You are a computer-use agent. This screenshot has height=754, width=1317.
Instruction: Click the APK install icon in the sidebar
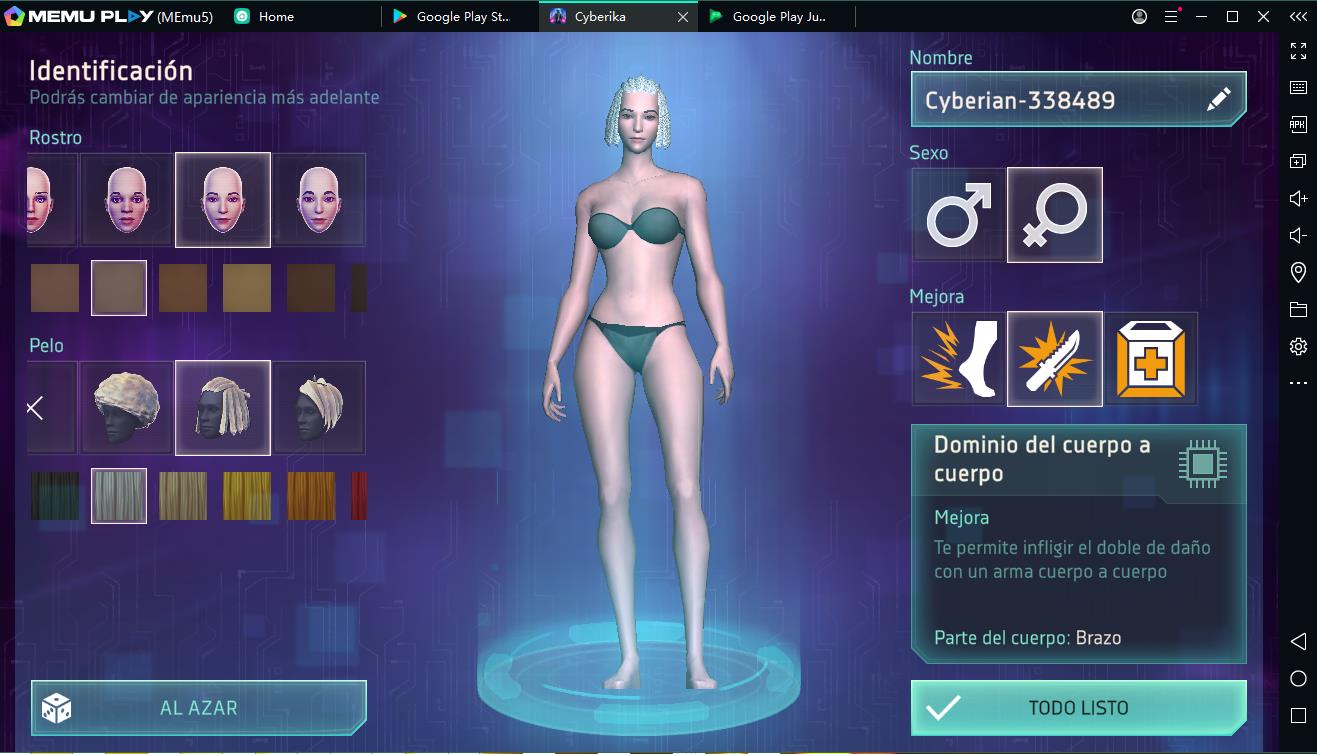click(1298, 123)
